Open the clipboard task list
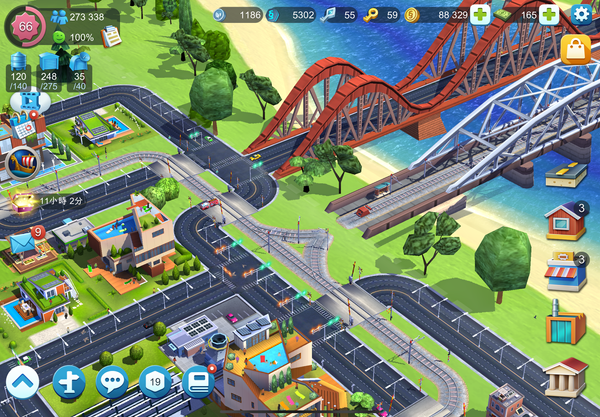The width and height of the screenshot is (600, 417). point(112,36)
